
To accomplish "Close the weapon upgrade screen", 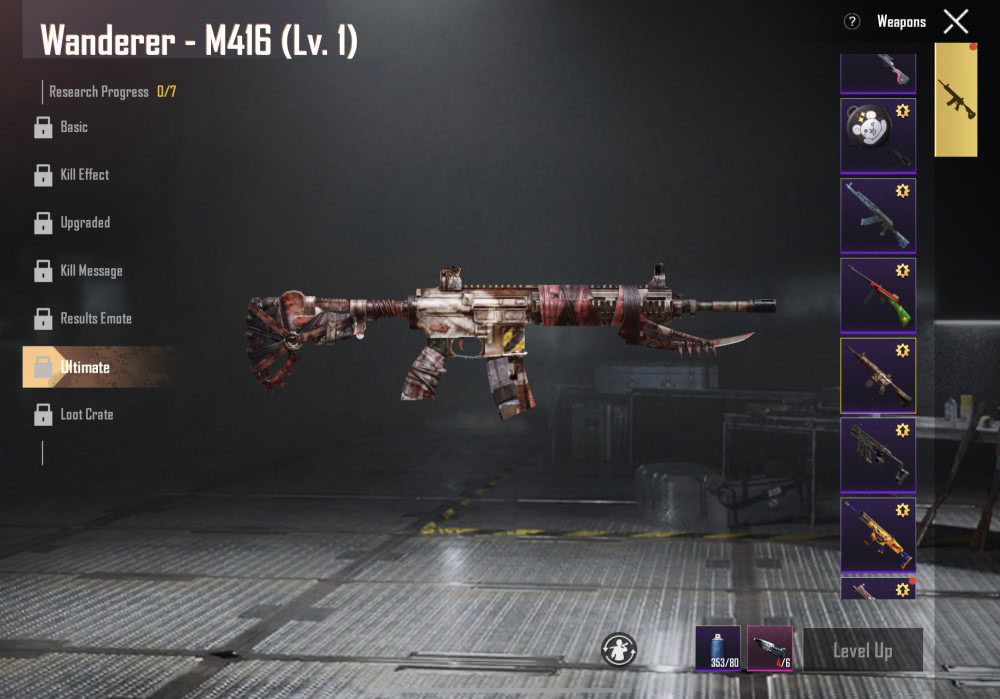I will pos(956,21).
